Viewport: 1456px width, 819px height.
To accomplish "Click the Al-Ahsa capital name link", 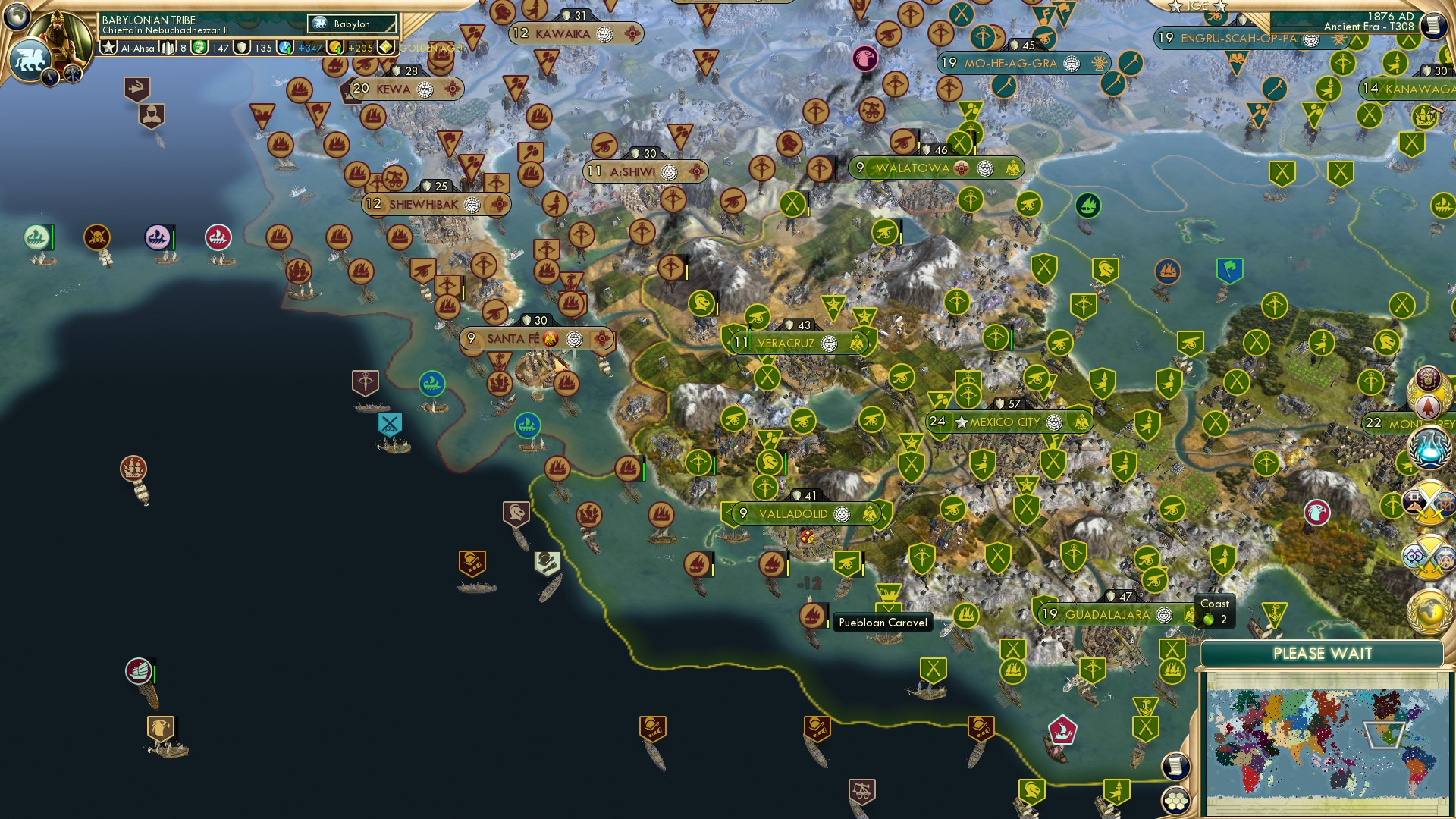I will (138, 48).
